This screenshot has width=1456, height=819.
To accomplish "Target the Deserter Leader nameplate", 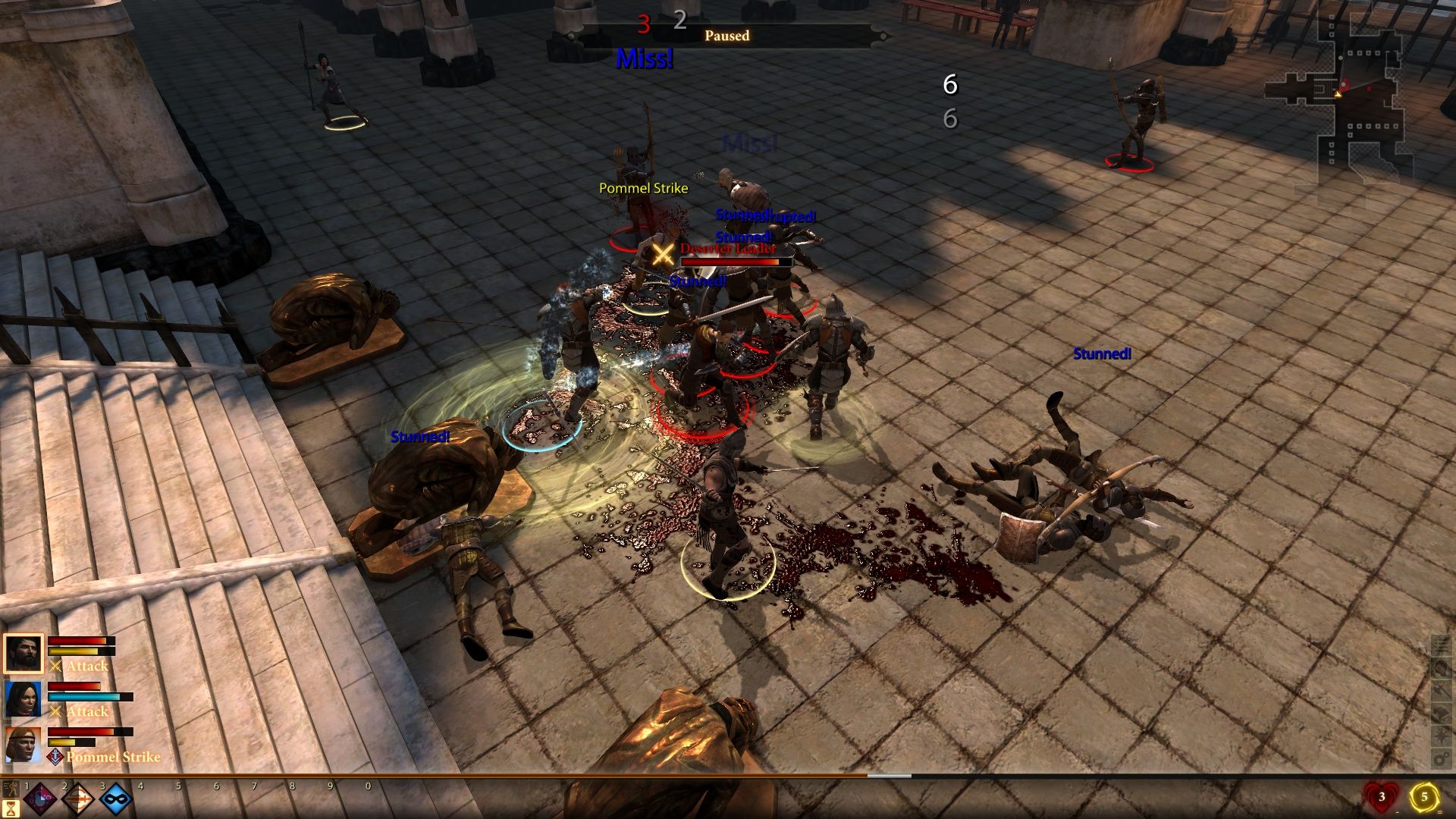I will coord(728,249).
